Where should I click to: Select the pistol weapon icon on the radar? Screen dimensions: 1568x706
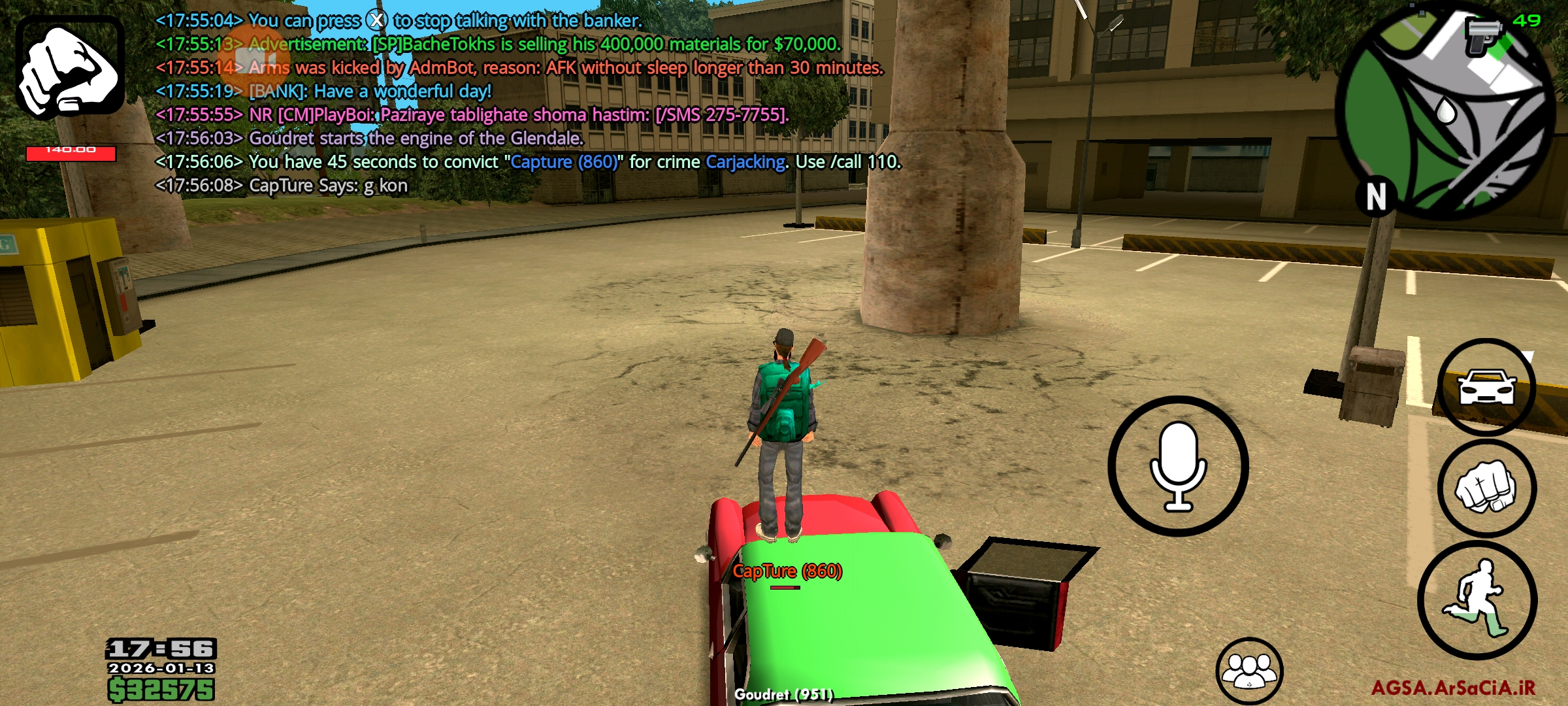pos(1483,36)
